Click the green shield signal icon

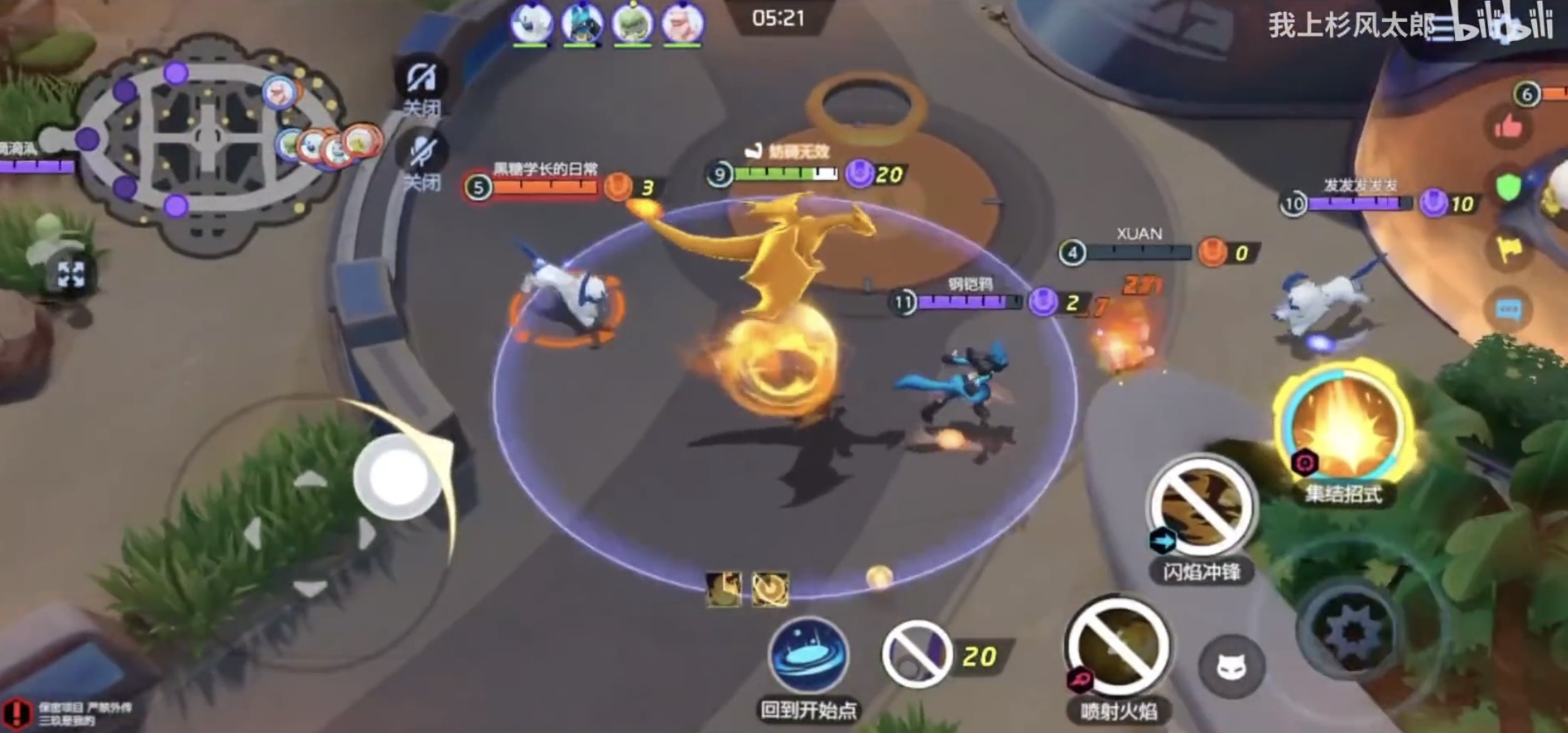1508,189
